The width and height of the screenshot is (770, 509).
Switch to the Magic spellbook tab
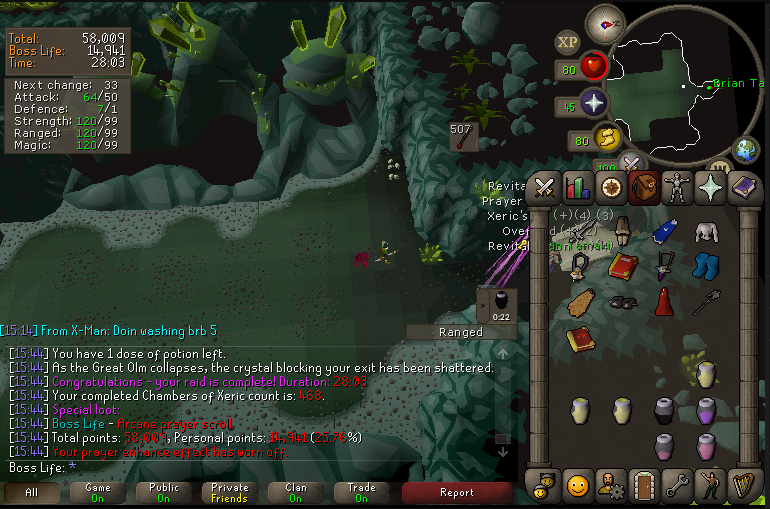point(745,187)
